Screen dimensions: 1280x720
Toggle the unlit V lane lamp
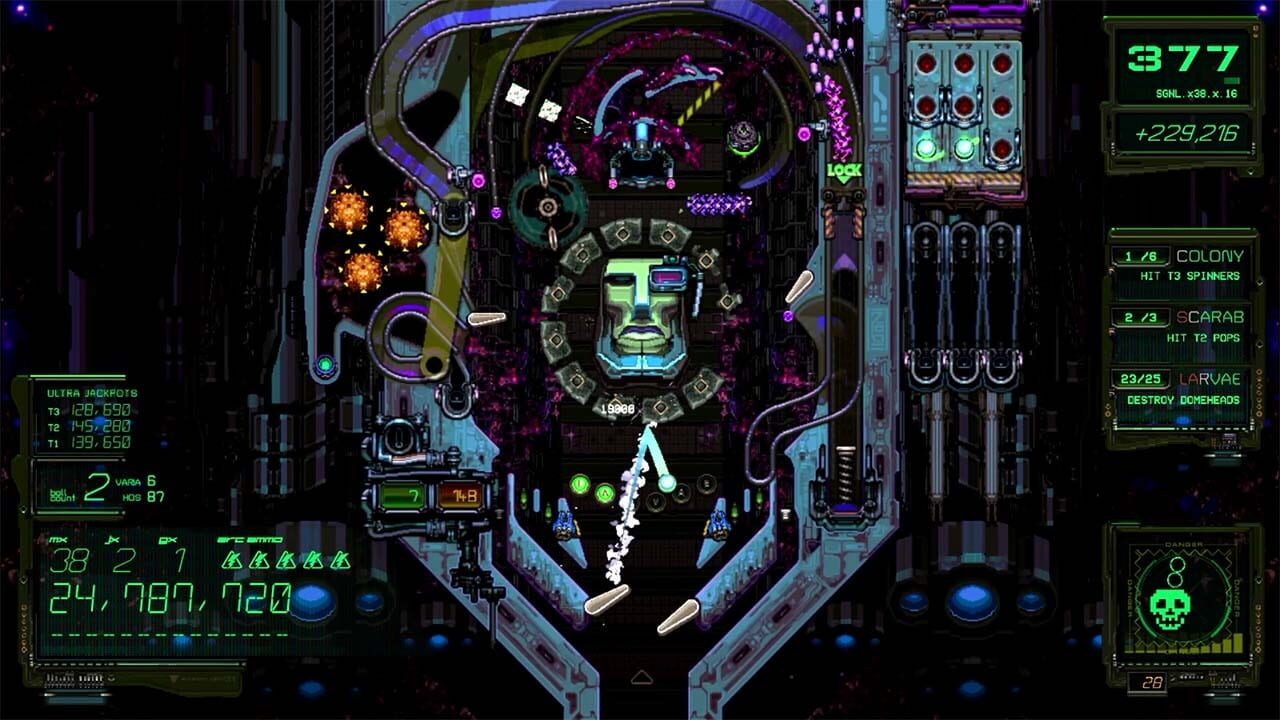[656, 499]
